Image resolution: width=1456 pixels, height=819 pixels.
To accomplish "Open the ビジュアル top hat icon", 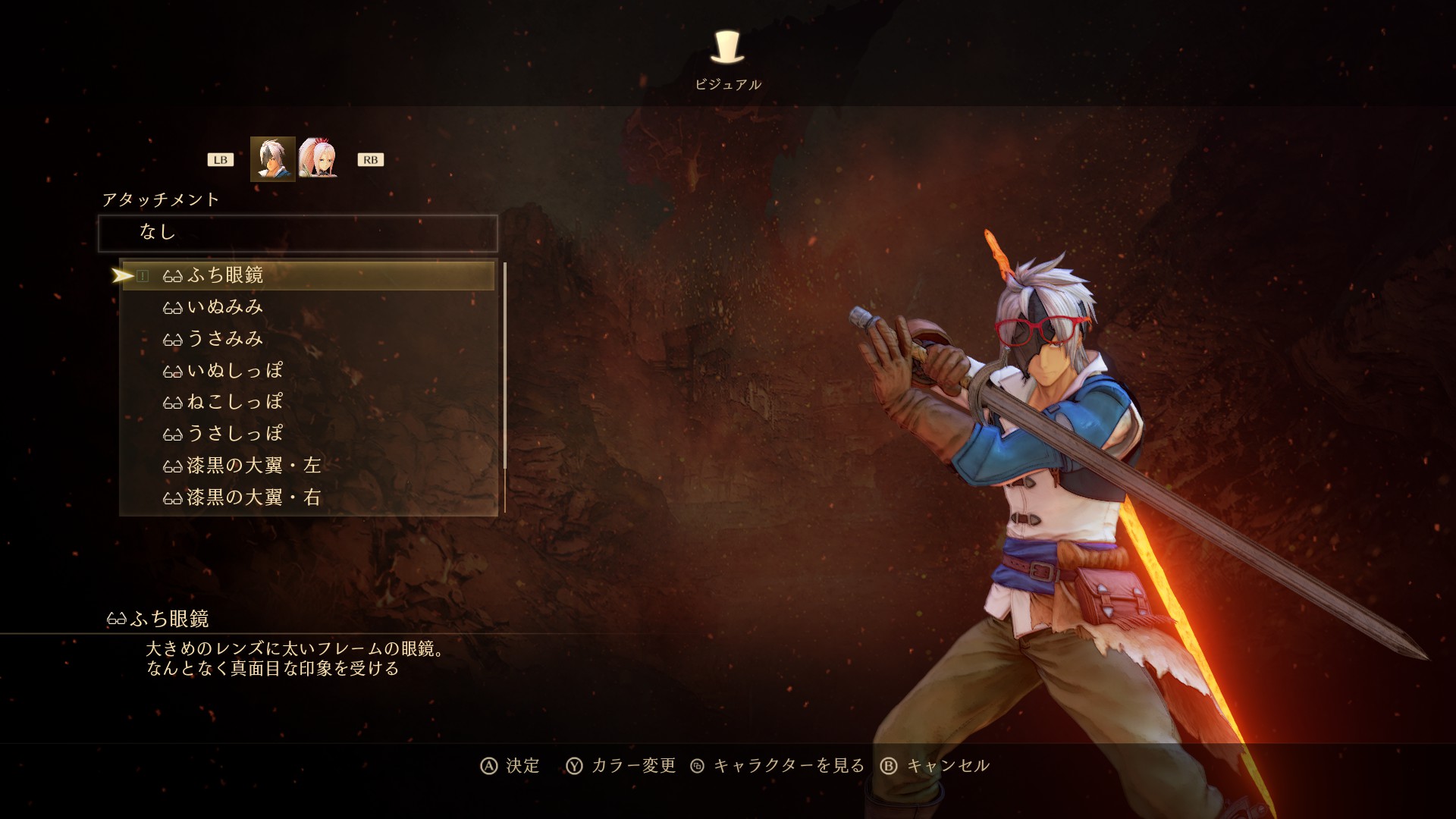I will click(x=727, y=49).
